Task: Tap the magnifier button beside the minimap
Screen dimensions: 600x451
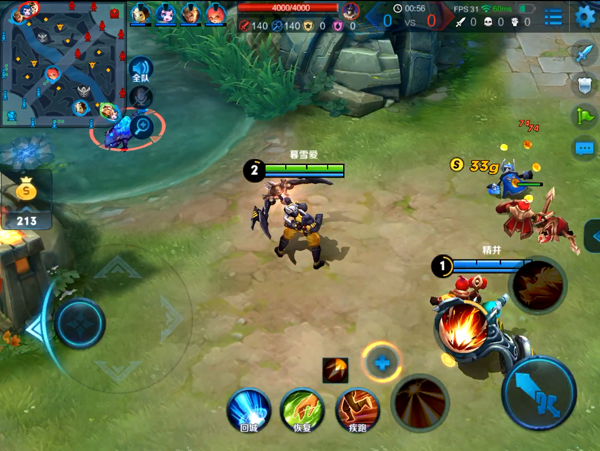Action: pyautogui.click(x=142, y=125)
